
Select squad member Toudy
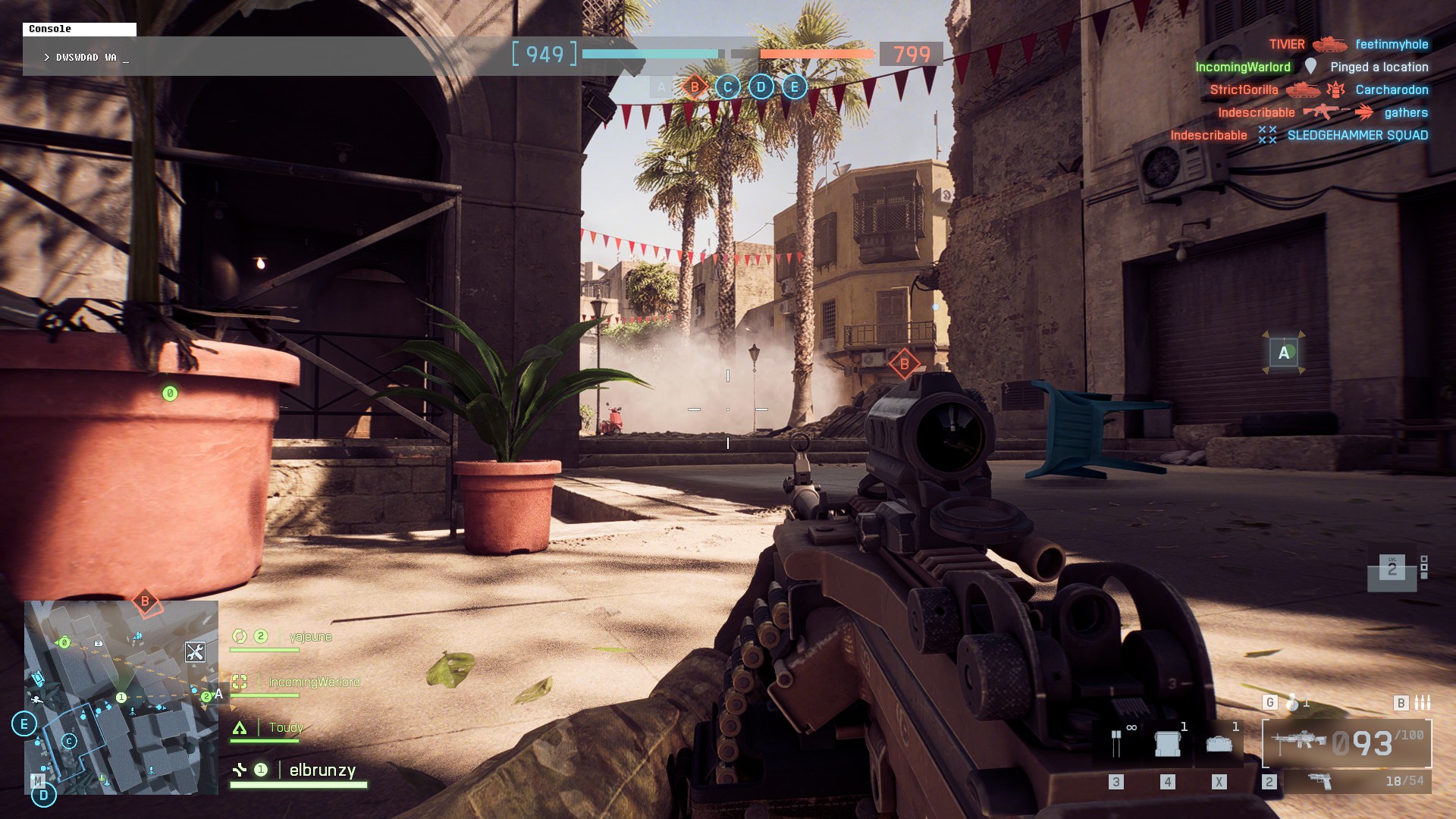pos(286,728)
